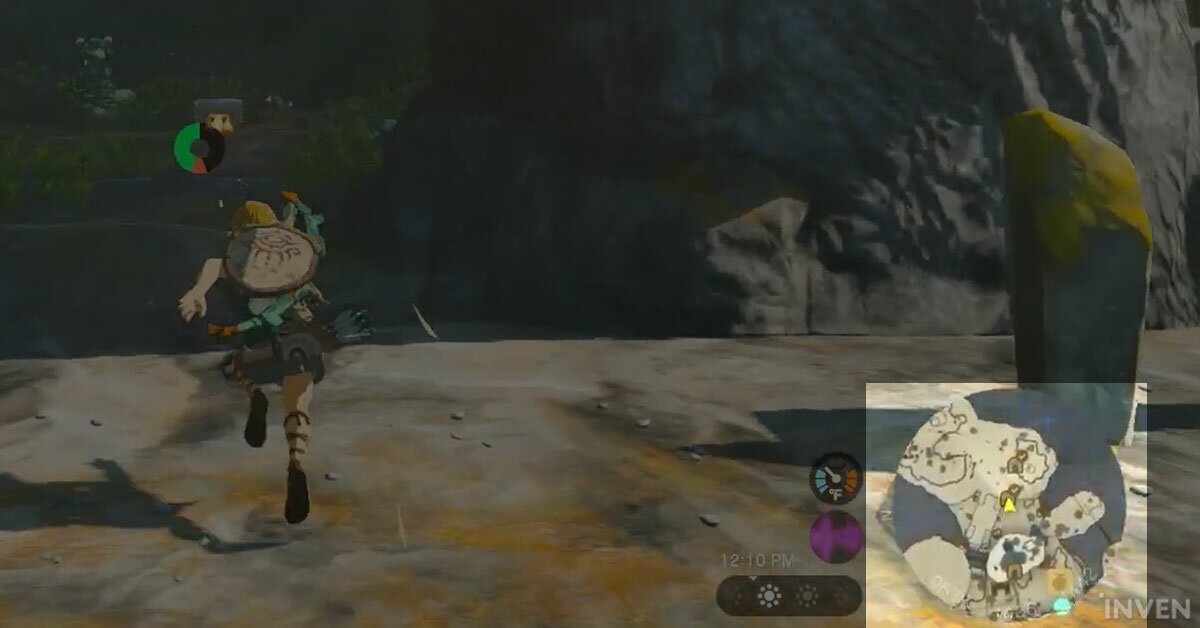The width and height of the screenshot is (1200, 628).
Task: Click the purple sensor icon
Action: pos(836,537)
